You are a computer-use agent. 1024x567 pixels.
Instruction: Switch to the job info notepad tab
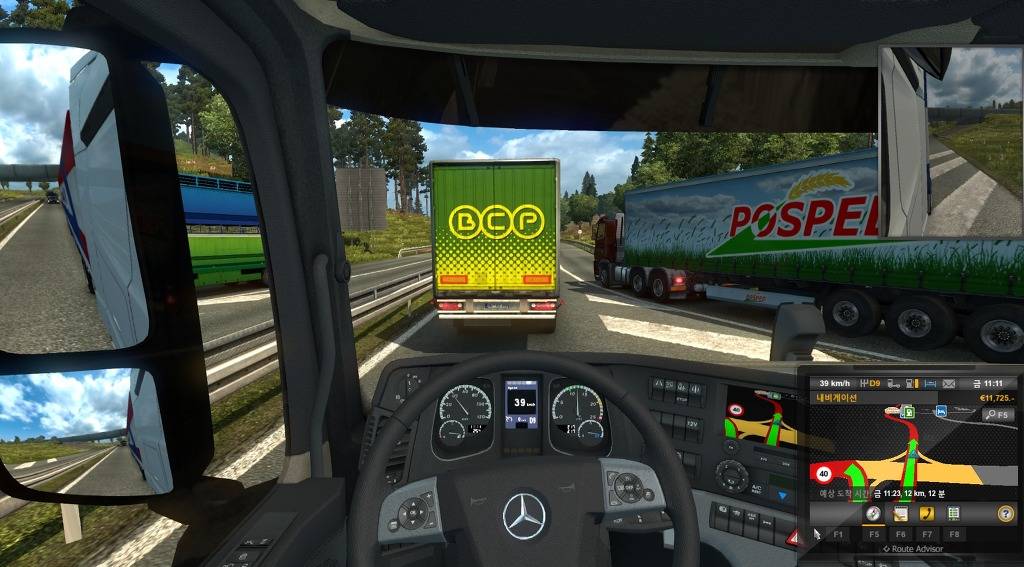(x=900, y=513)
